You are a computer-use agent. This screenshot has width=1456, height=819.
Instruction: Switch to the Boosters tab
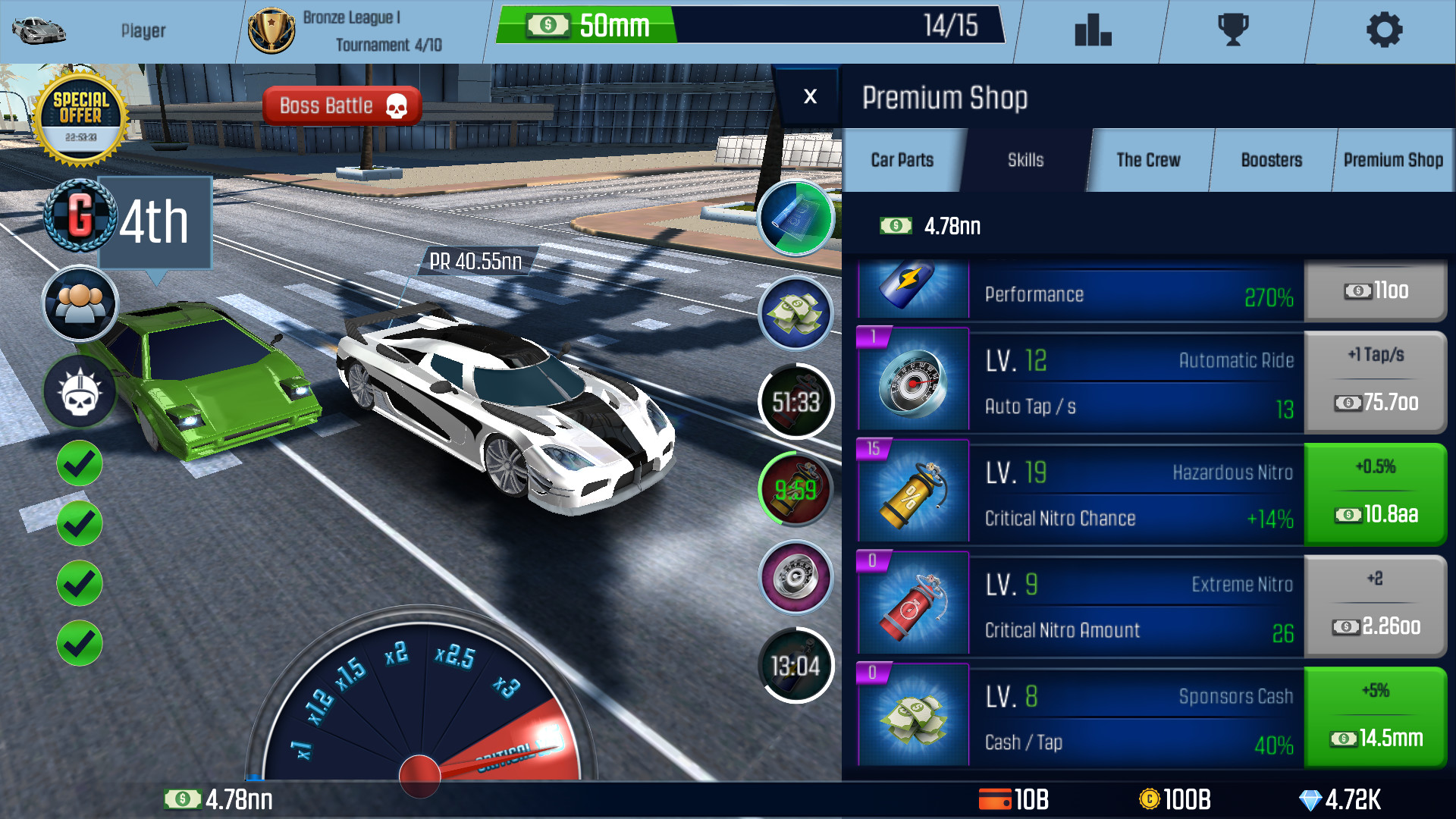click(1271, 160)
